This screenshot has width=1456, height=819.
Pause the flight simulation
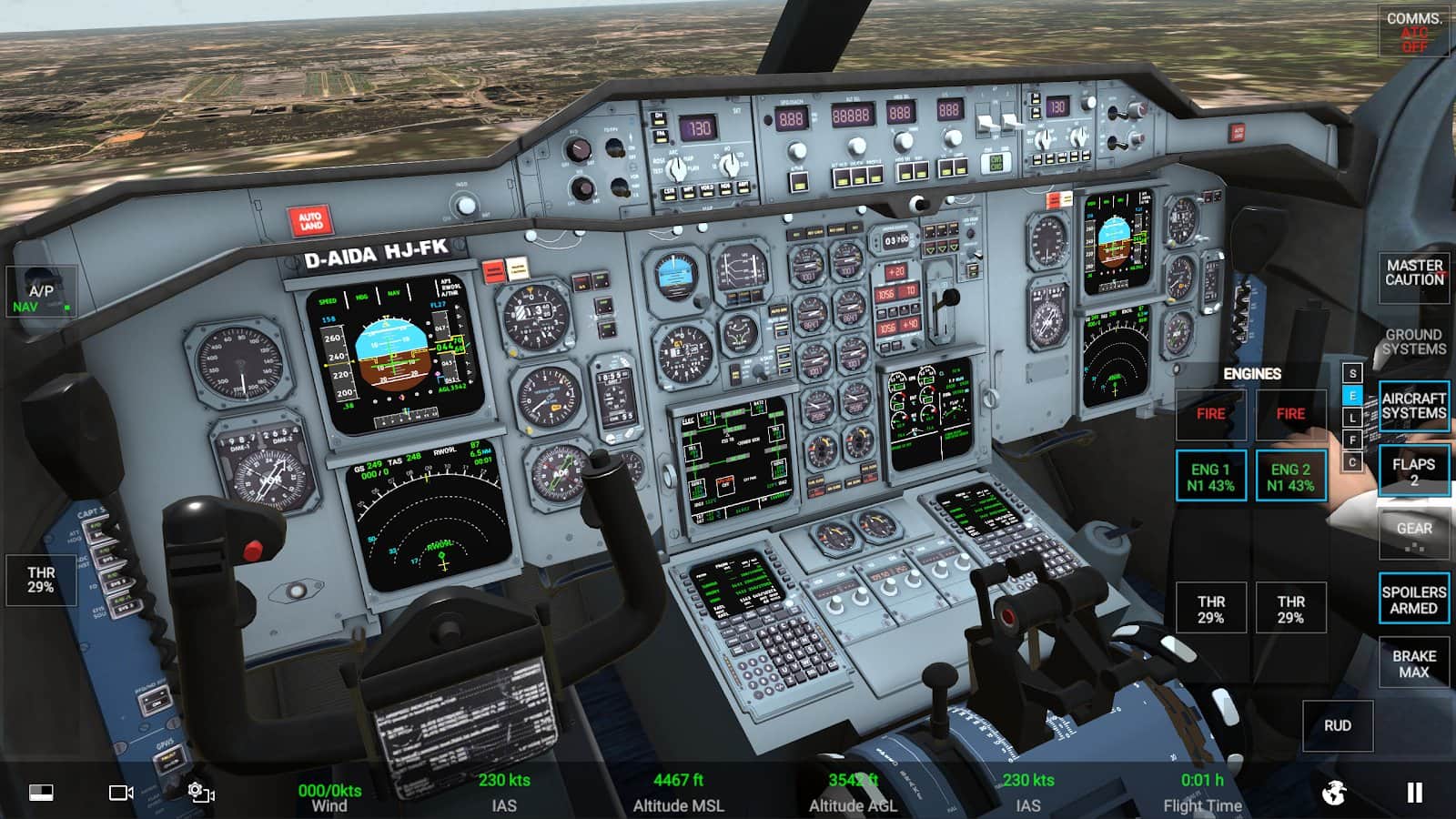click(x=1414, y=793)
